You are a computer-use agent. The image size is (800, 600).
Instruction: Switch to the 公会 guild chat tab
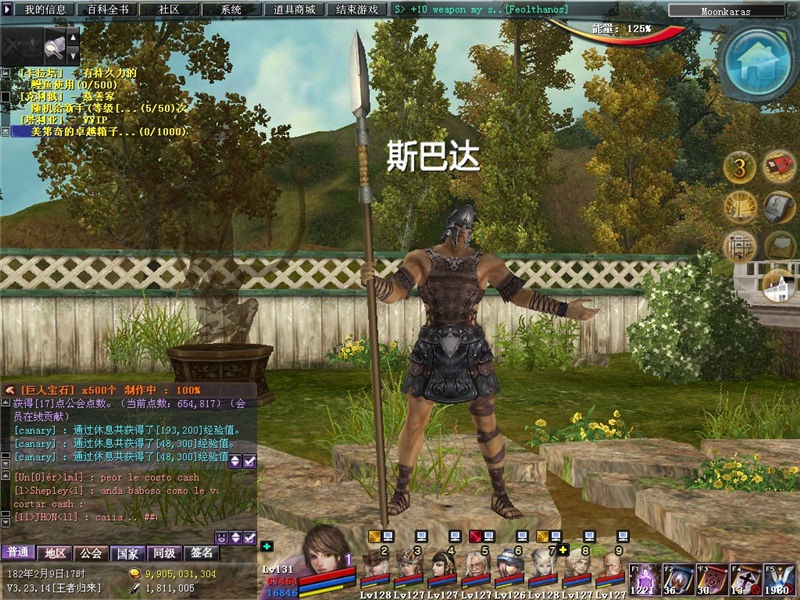click(91, 553)
